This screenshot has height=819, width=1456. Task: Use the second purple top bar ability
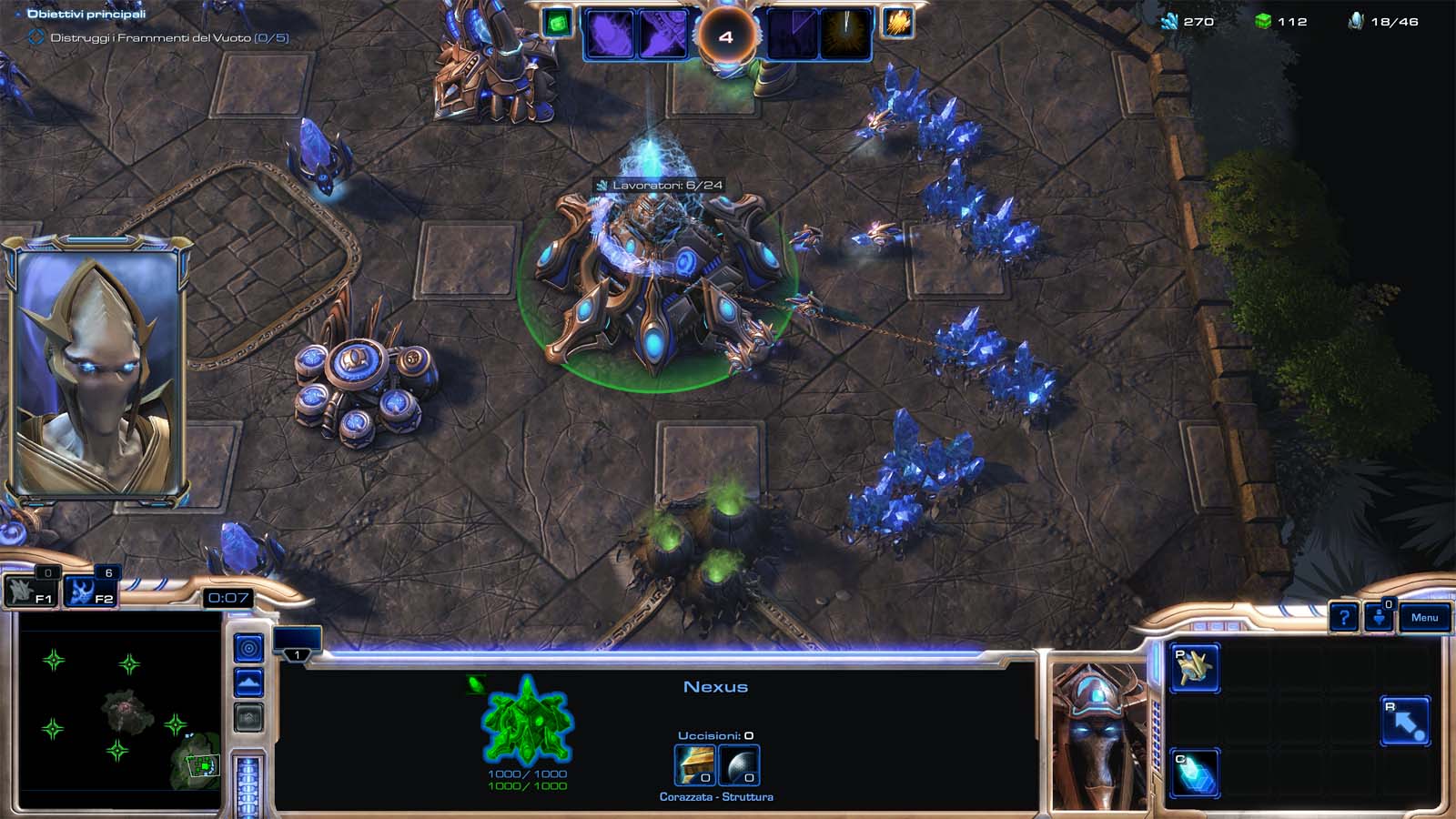(x=662, y=35)
